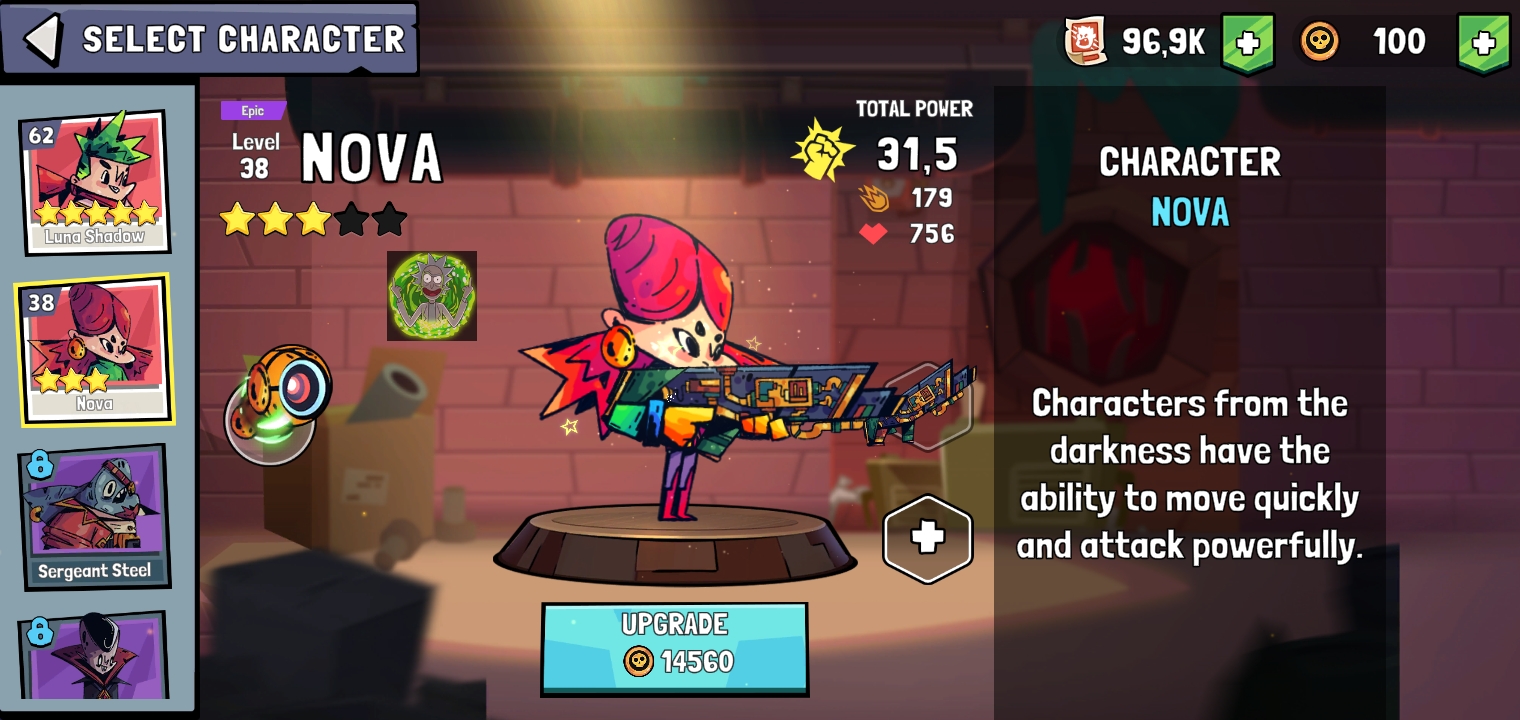This screenshot has height=720, width=1520.
Task: Select the Luna Shadow character card
Action: pos(94,182)
